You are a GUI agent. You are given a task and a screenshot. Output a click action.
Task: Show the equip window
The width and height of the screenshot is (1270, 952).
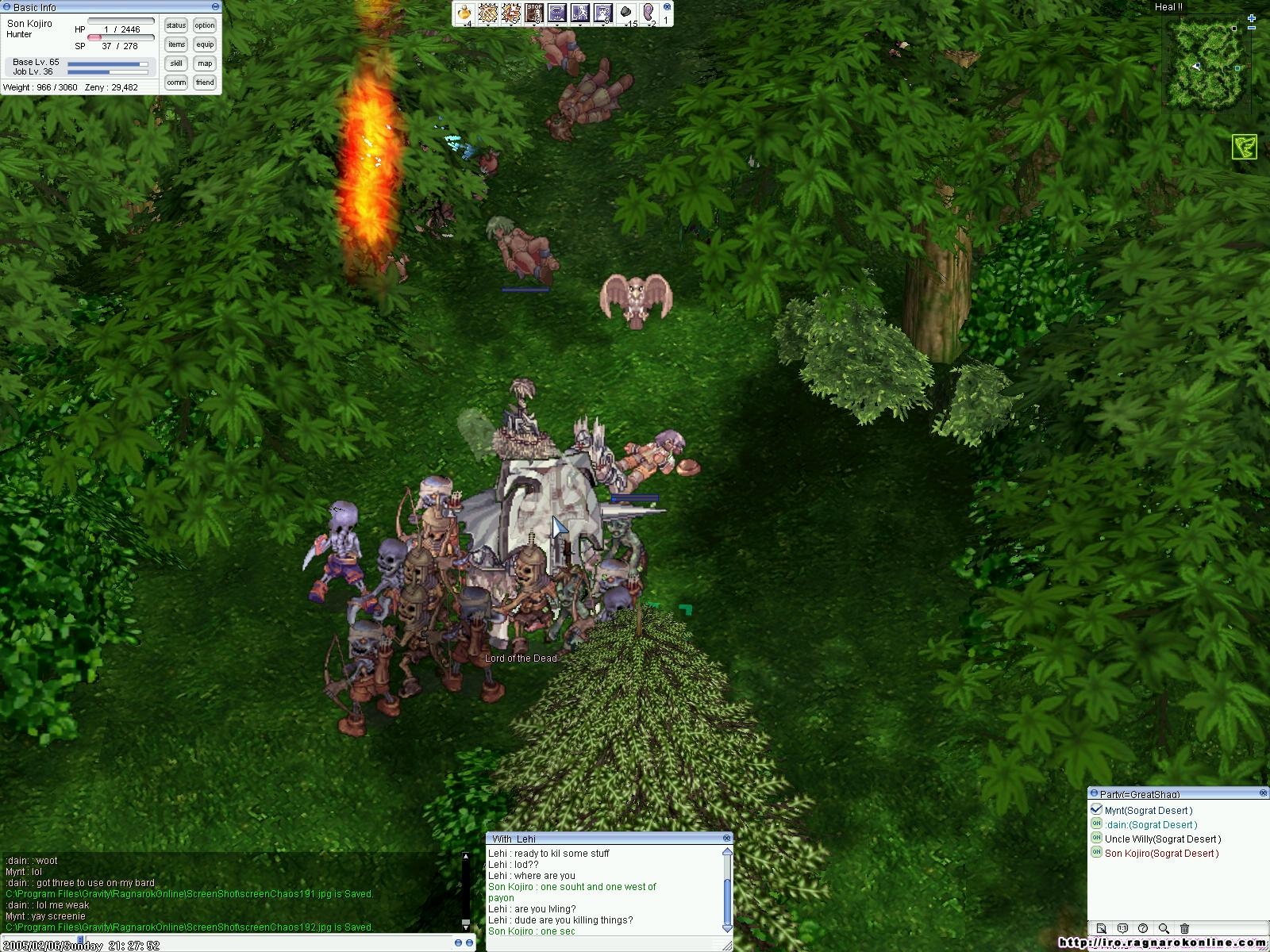click(x=205, y=44)
